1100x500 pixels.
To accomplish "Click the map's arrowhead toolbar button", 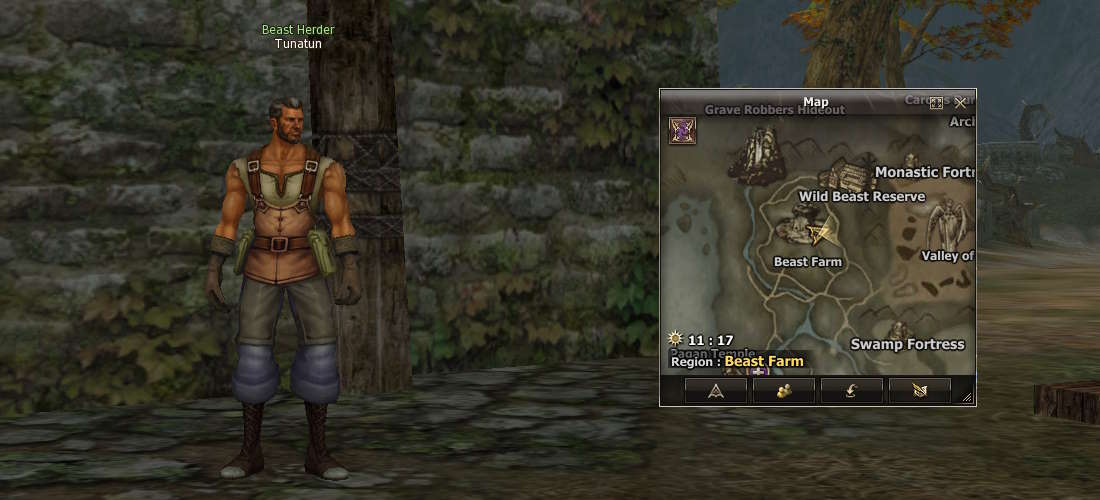I will pyautogui.click(x=715, y=391).
